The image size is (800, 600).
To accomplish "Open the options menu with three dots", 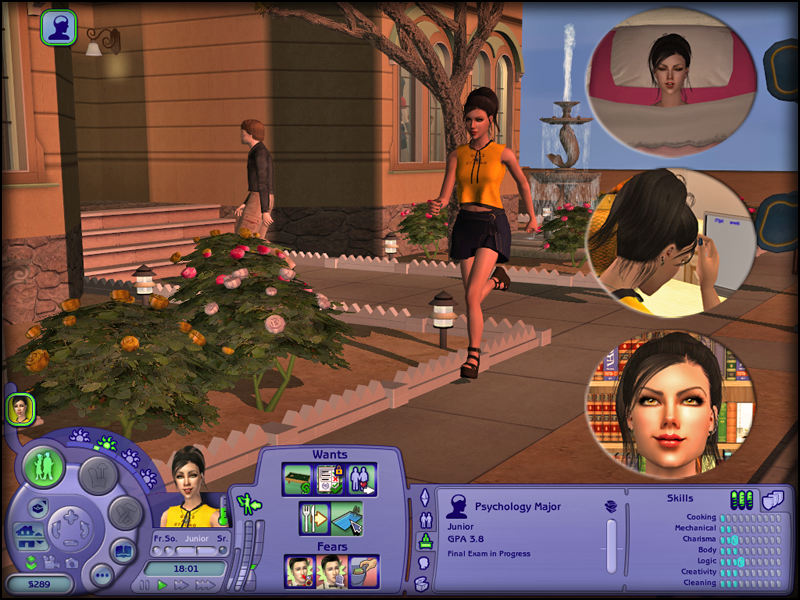I will pyautogui.click(x=100, y=575).
